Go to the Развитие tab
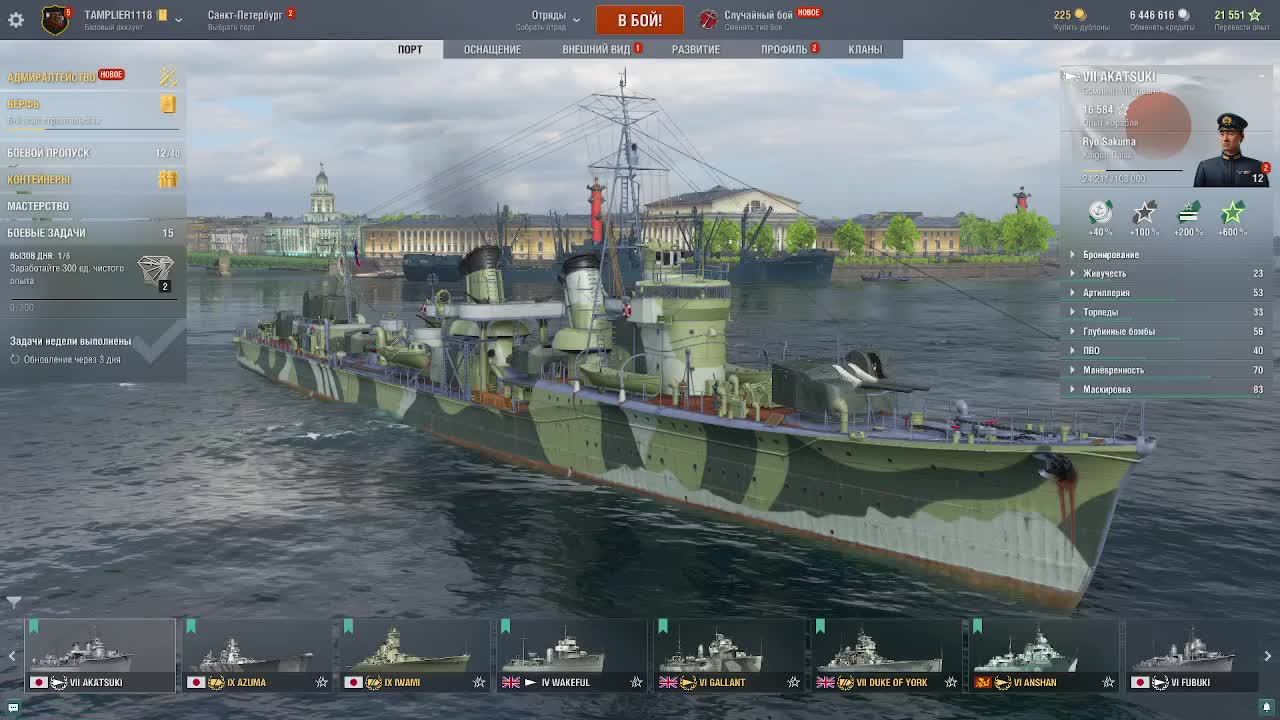1280x720 pixels. [695, 49]
